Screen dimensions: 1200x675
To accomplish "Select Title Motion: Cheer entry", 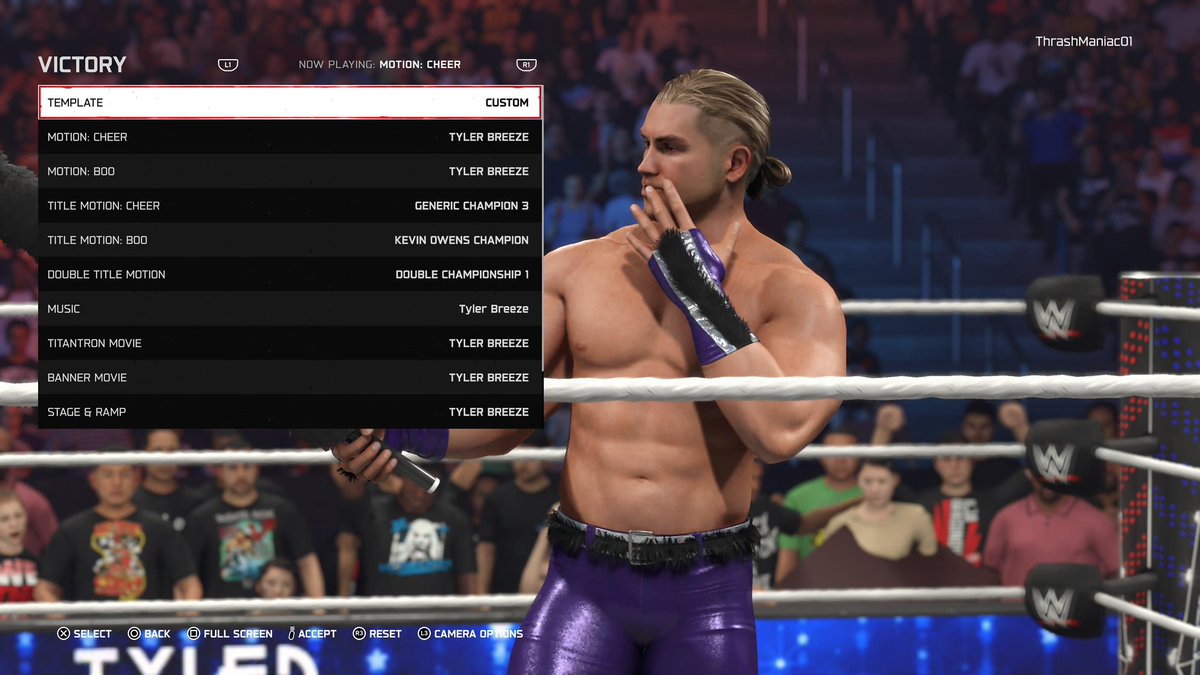I will (290, 206).
